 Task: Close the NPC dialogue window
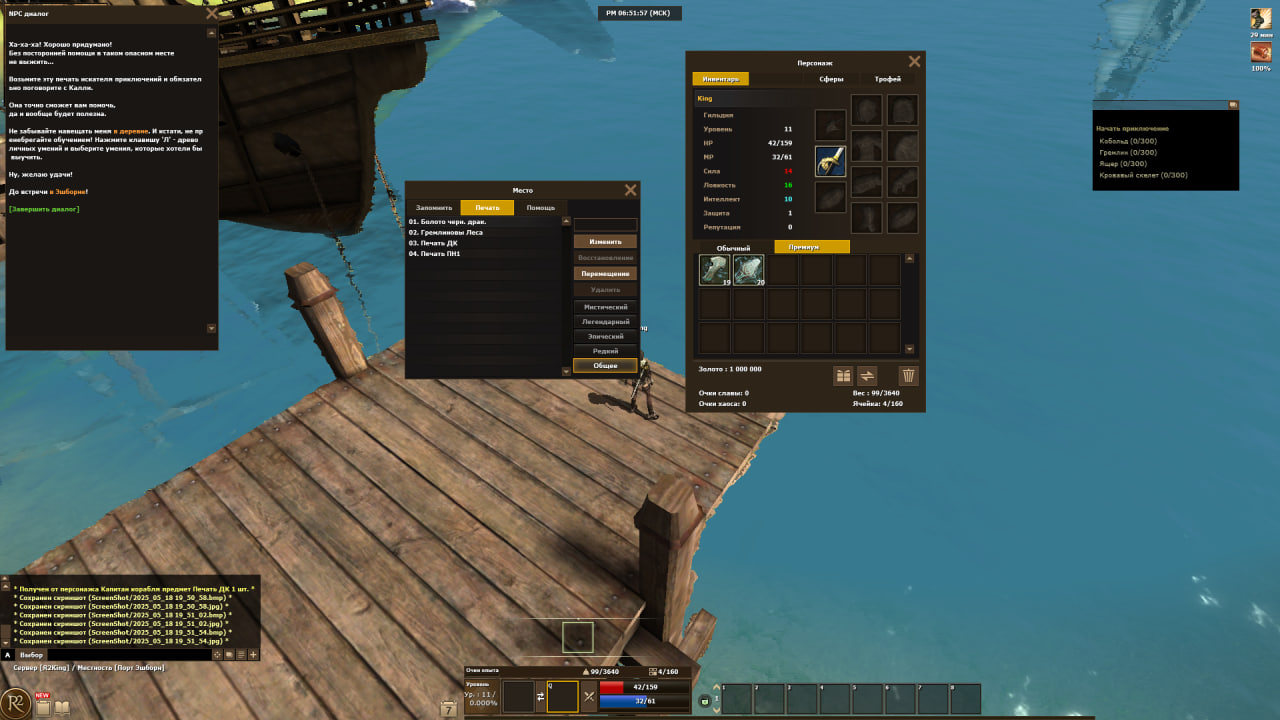211,14
